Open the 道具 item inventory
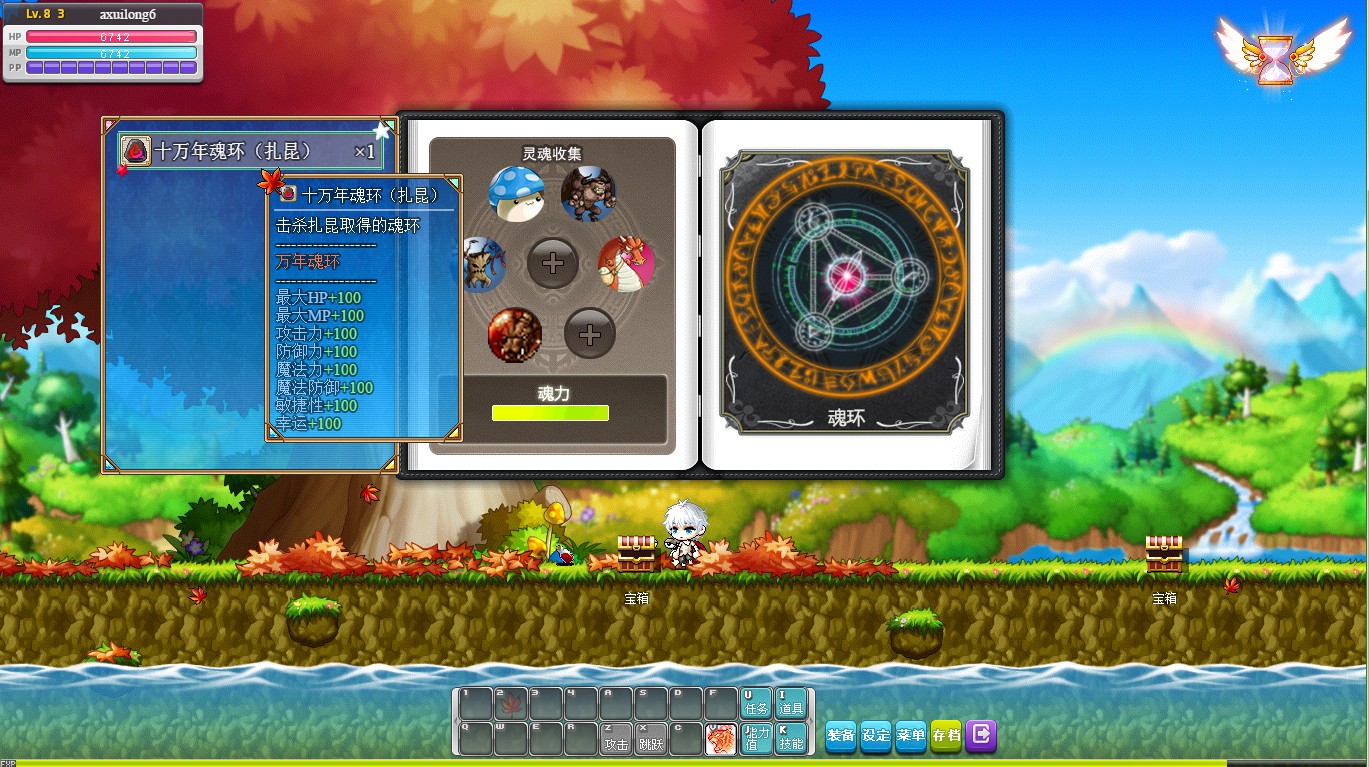This screenshot has height=767, width=1369. pos(790,702)
